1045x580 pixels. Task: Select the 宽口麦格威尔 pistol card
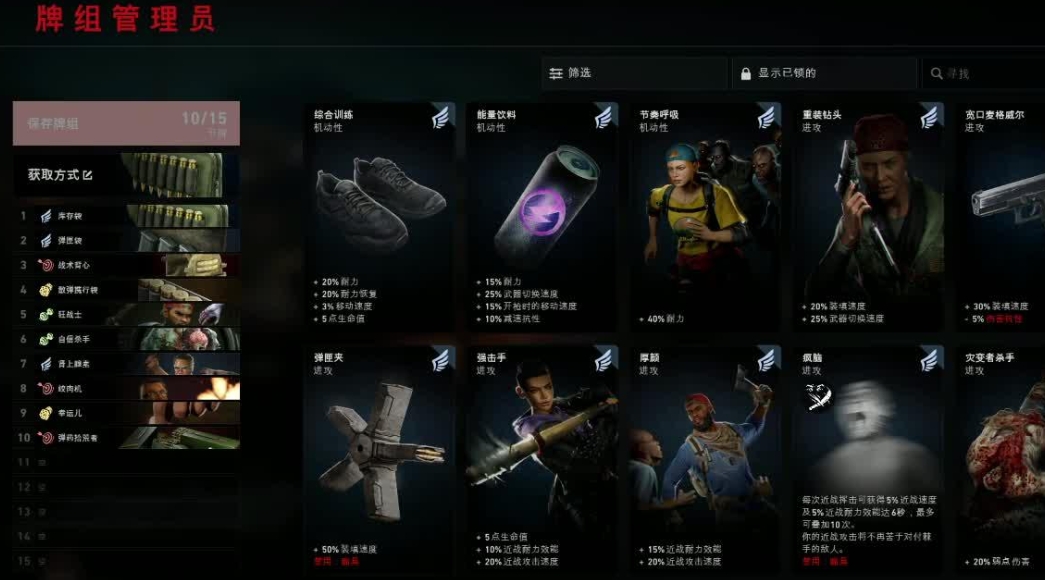pyautogui.click(x=1001, y=217)
